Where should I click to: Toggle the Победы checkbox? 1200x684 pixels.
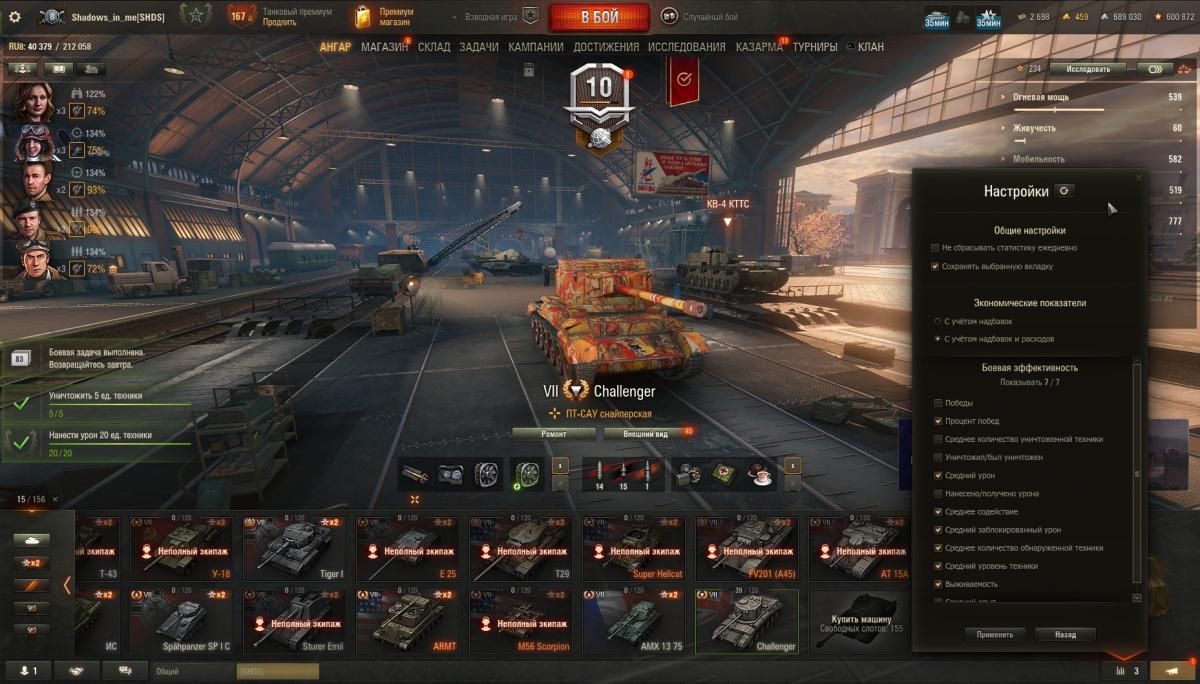(937, 403)
